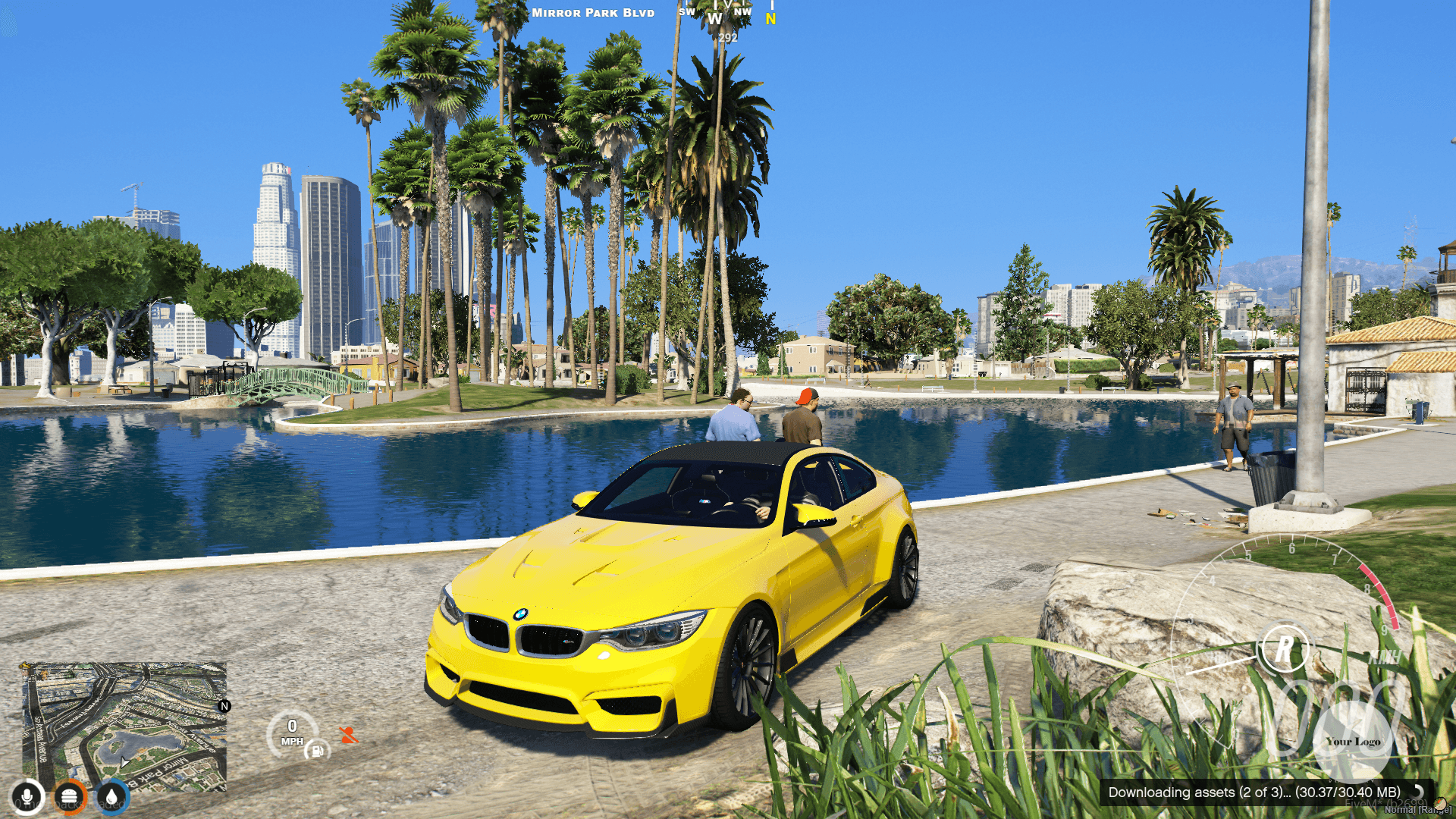Select the water drop thirst icon
This screenshot has height=819, width=1456.
(x=109, y=796)
